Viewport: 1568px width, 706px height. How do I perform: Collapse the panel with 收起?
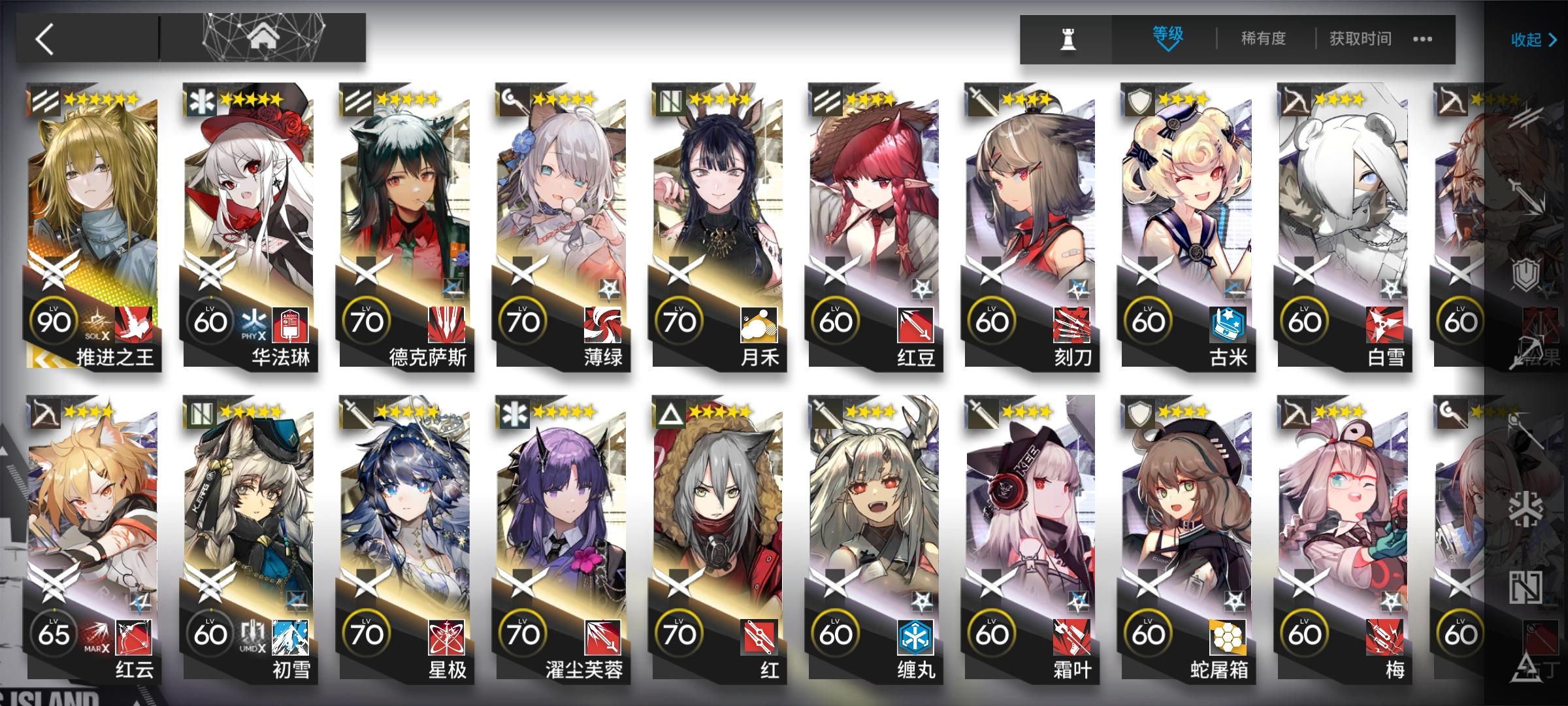[x=1528, y=39]
